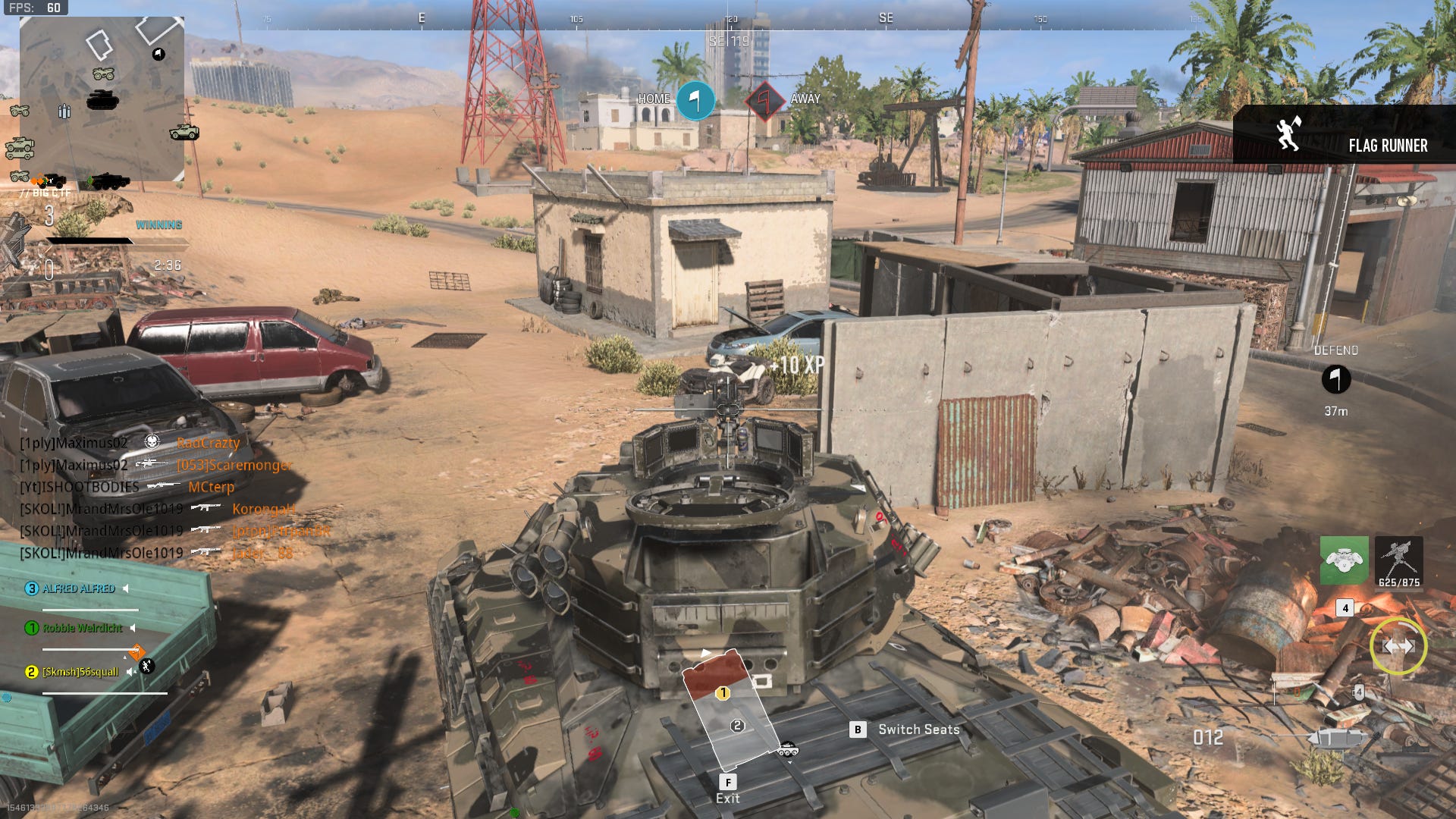Select squad member [Skmsh]56squall
Image resolution: width=1456 pixels, height=819 pixels.
coord(80,672)
